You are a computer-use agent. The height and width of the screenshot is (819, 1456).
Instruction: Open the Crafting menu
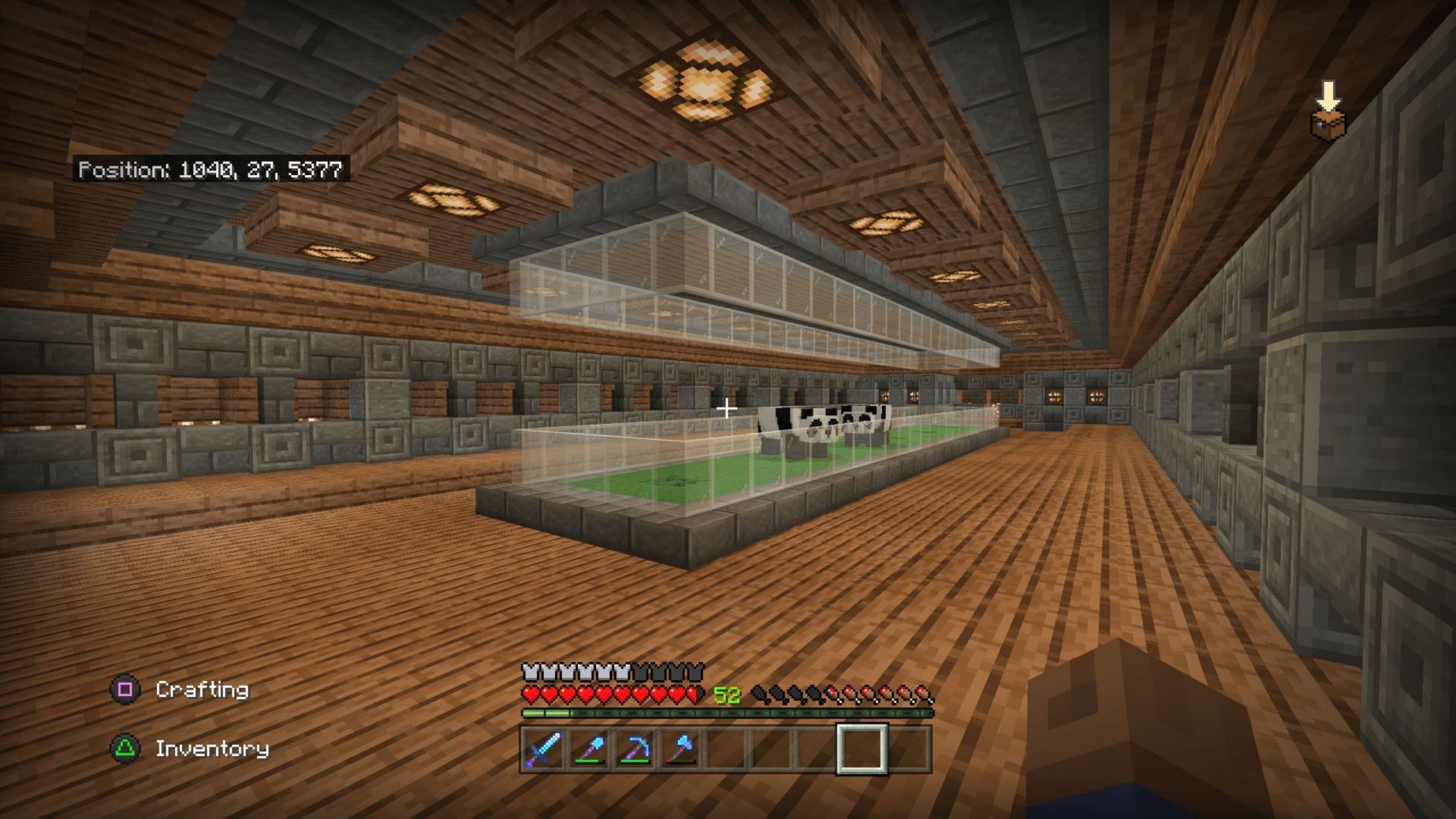[x=201, y=691]
